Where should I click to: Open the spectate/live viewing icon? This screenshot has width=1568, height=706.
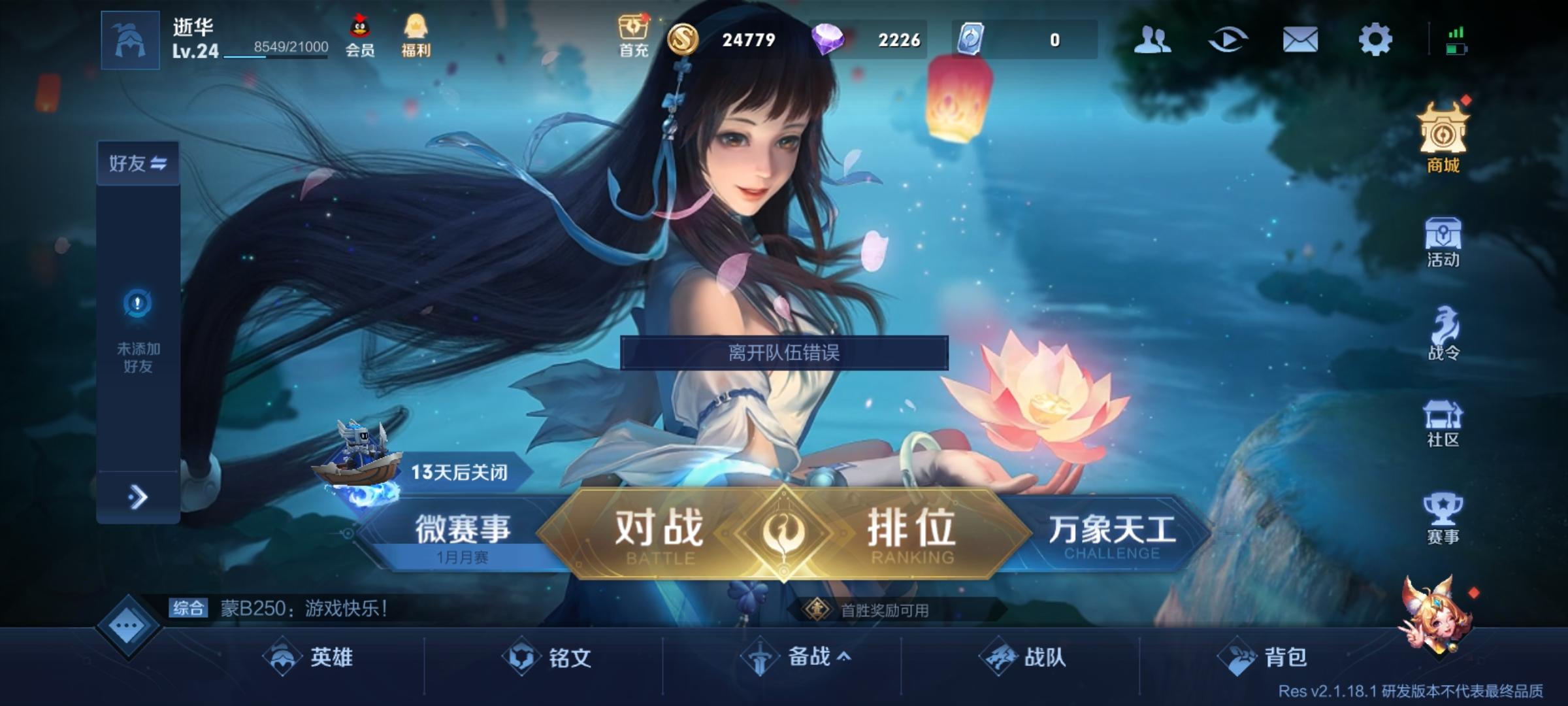tap(1228, 41)
